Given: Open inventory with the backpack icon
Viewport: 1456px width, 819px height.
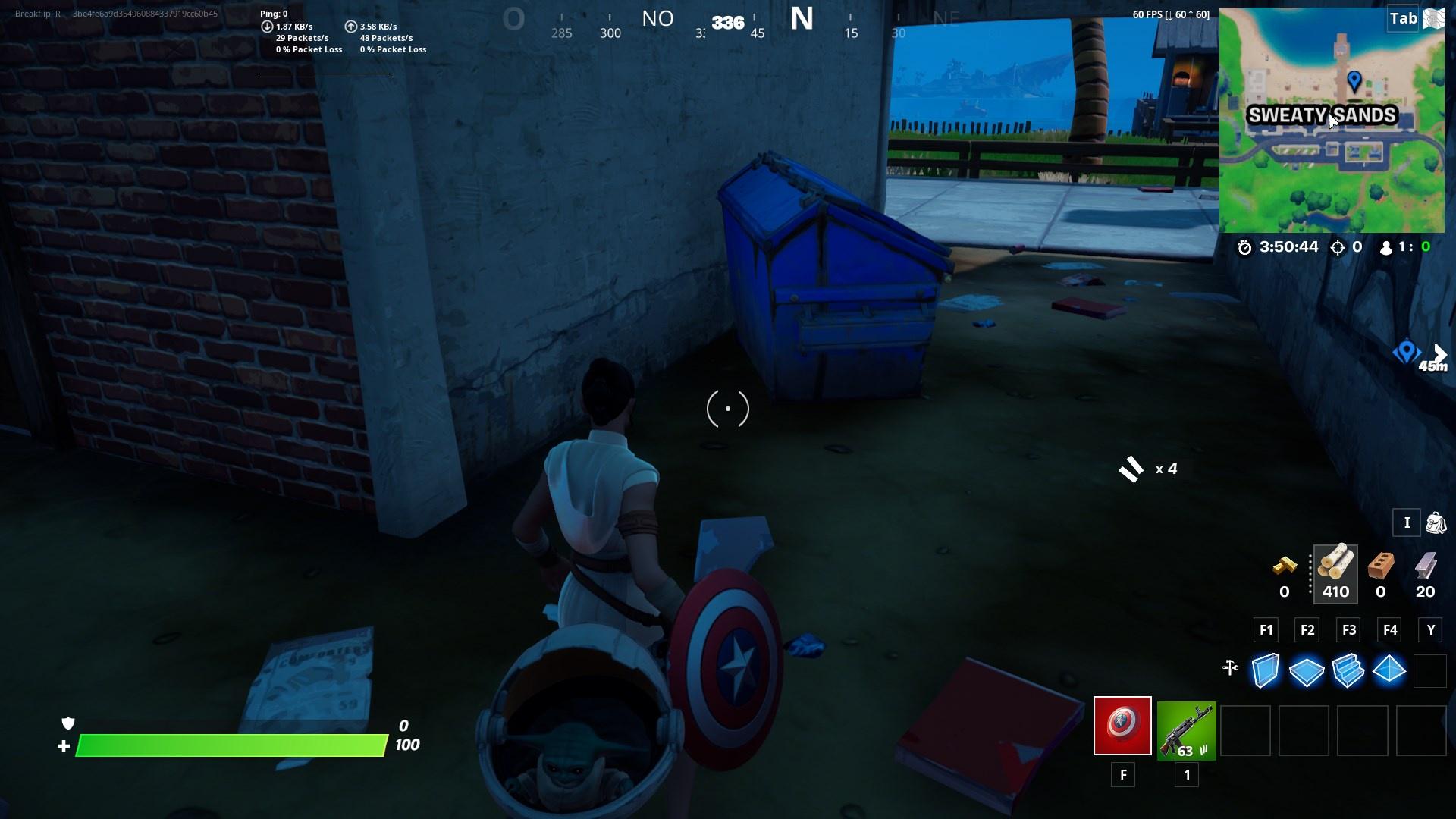Looking at the screenshot, I should click(x=1436, y=523).
